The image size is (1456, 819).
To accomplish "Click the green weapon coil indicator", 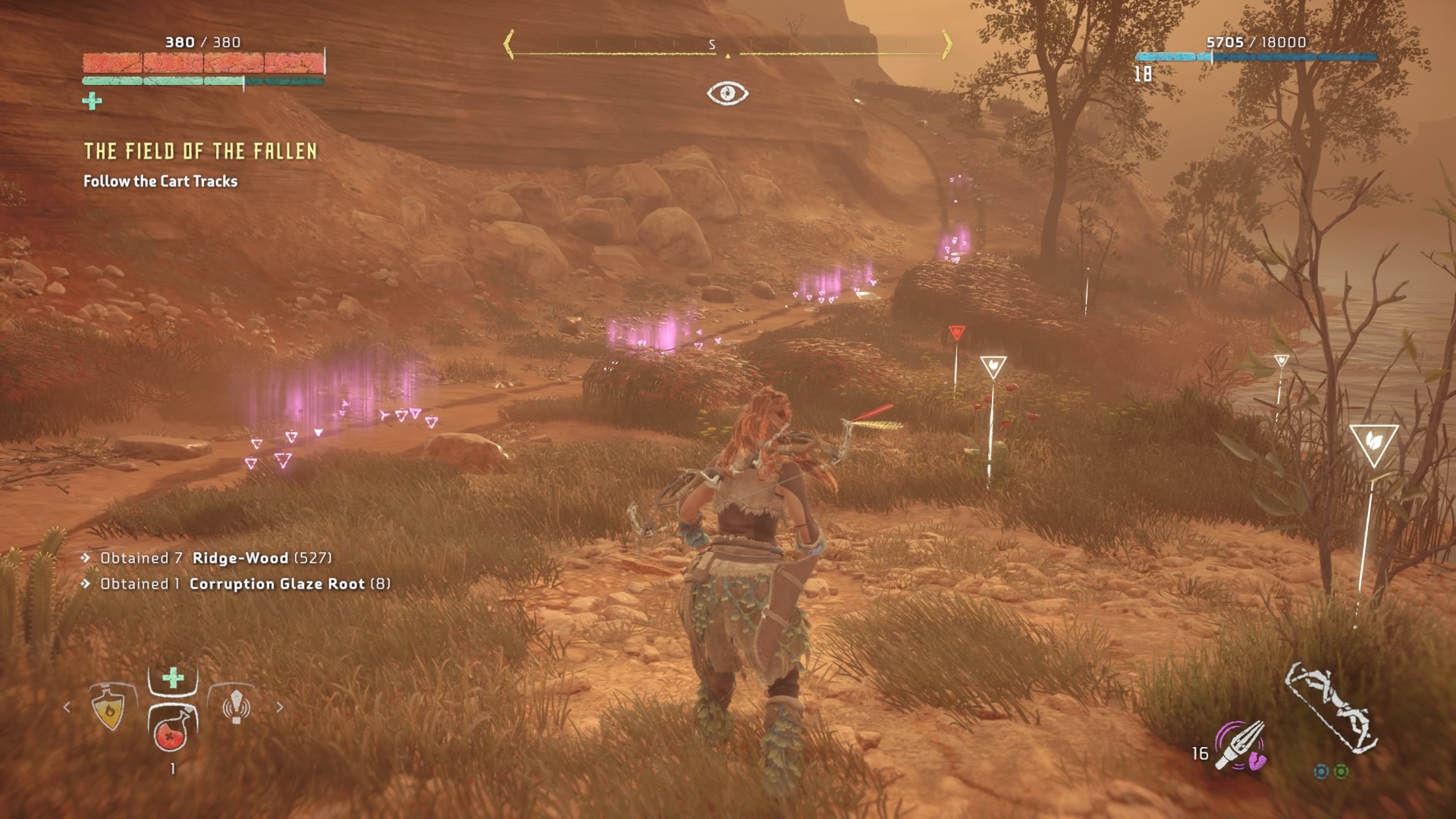I will point(1341,772).
